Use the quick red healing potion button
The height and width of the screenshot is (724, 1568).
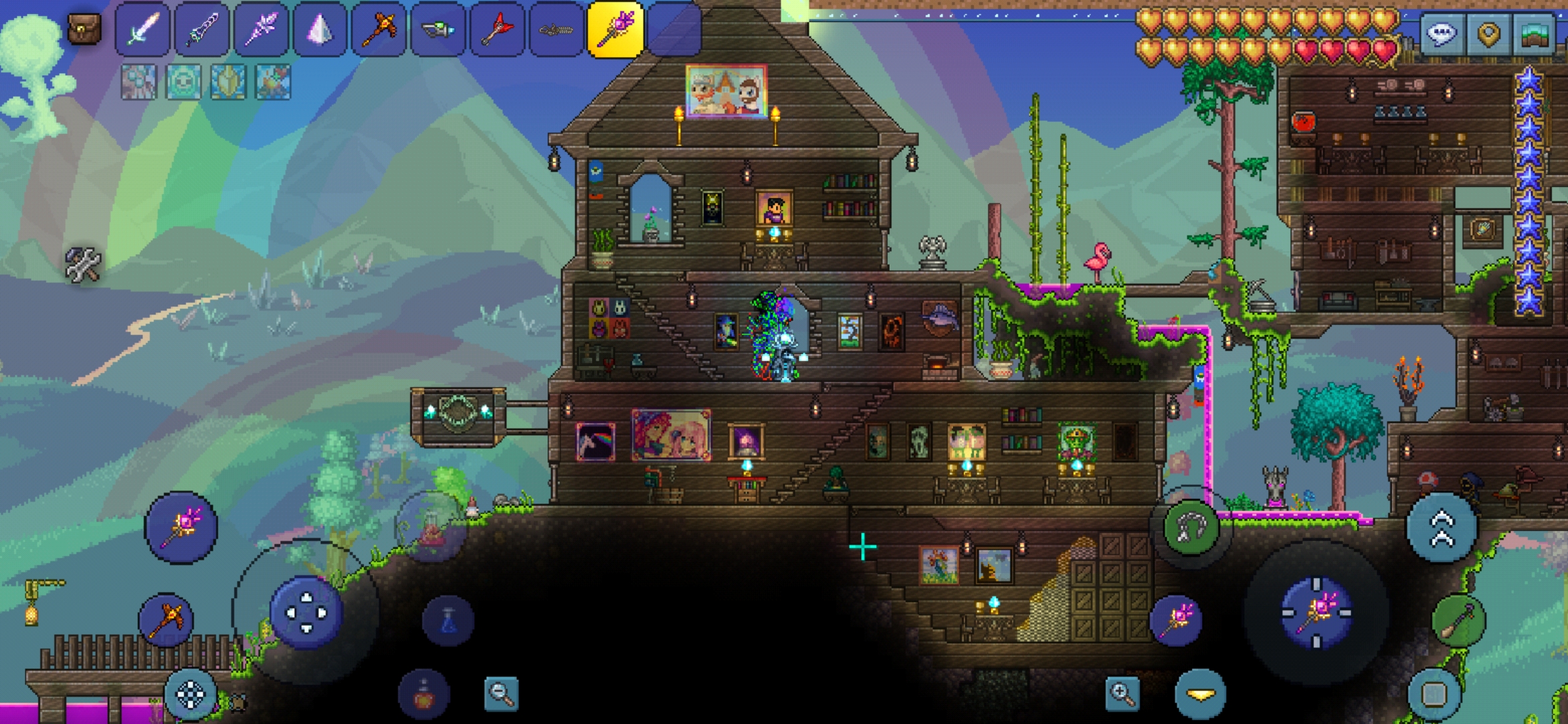coord(423,695)
